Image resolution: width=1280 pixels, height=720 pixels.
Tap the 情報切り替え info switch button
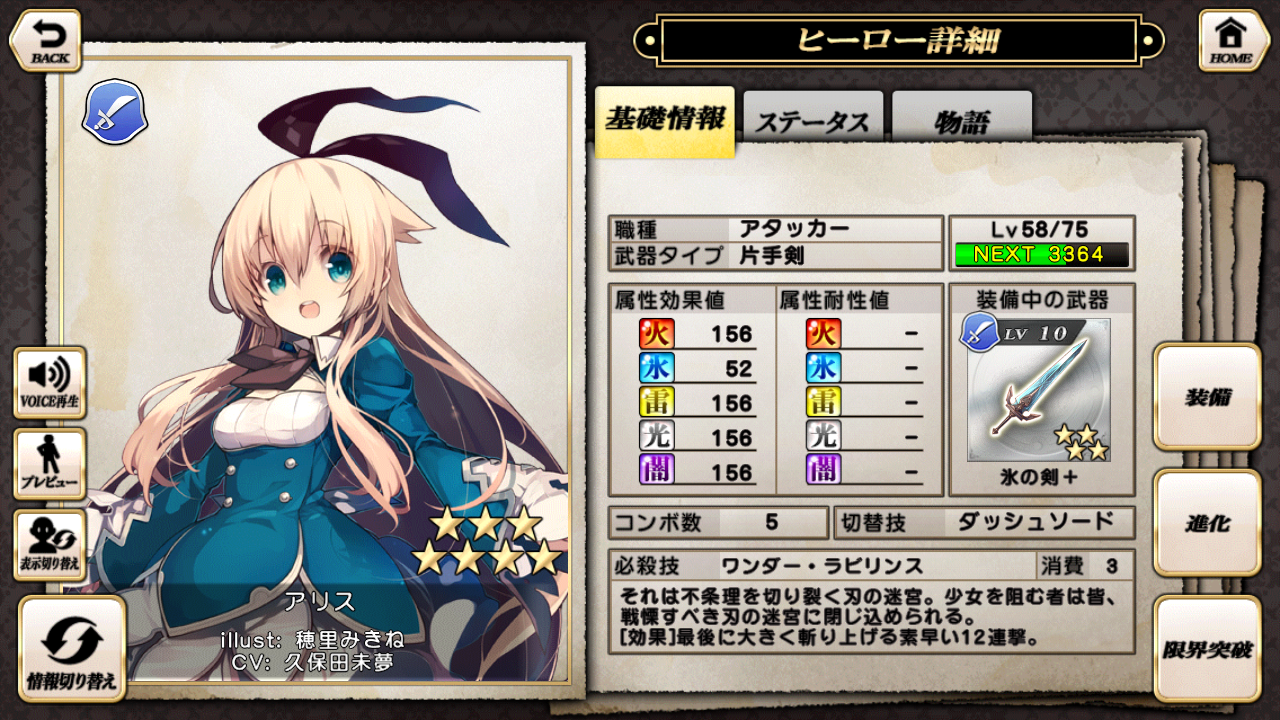(71, 648)
